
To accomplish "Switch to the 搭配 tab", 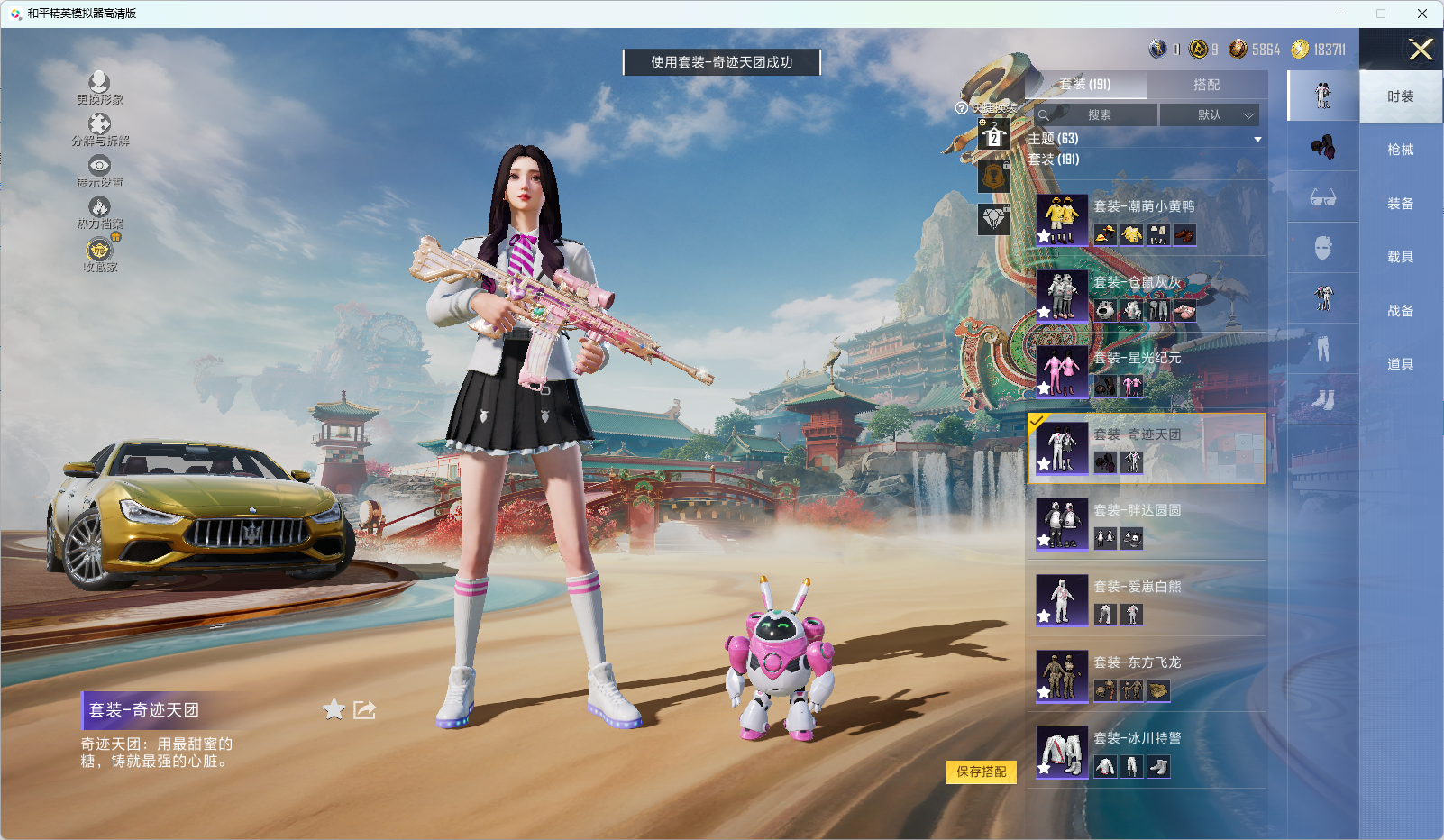I will [1208, 84].
